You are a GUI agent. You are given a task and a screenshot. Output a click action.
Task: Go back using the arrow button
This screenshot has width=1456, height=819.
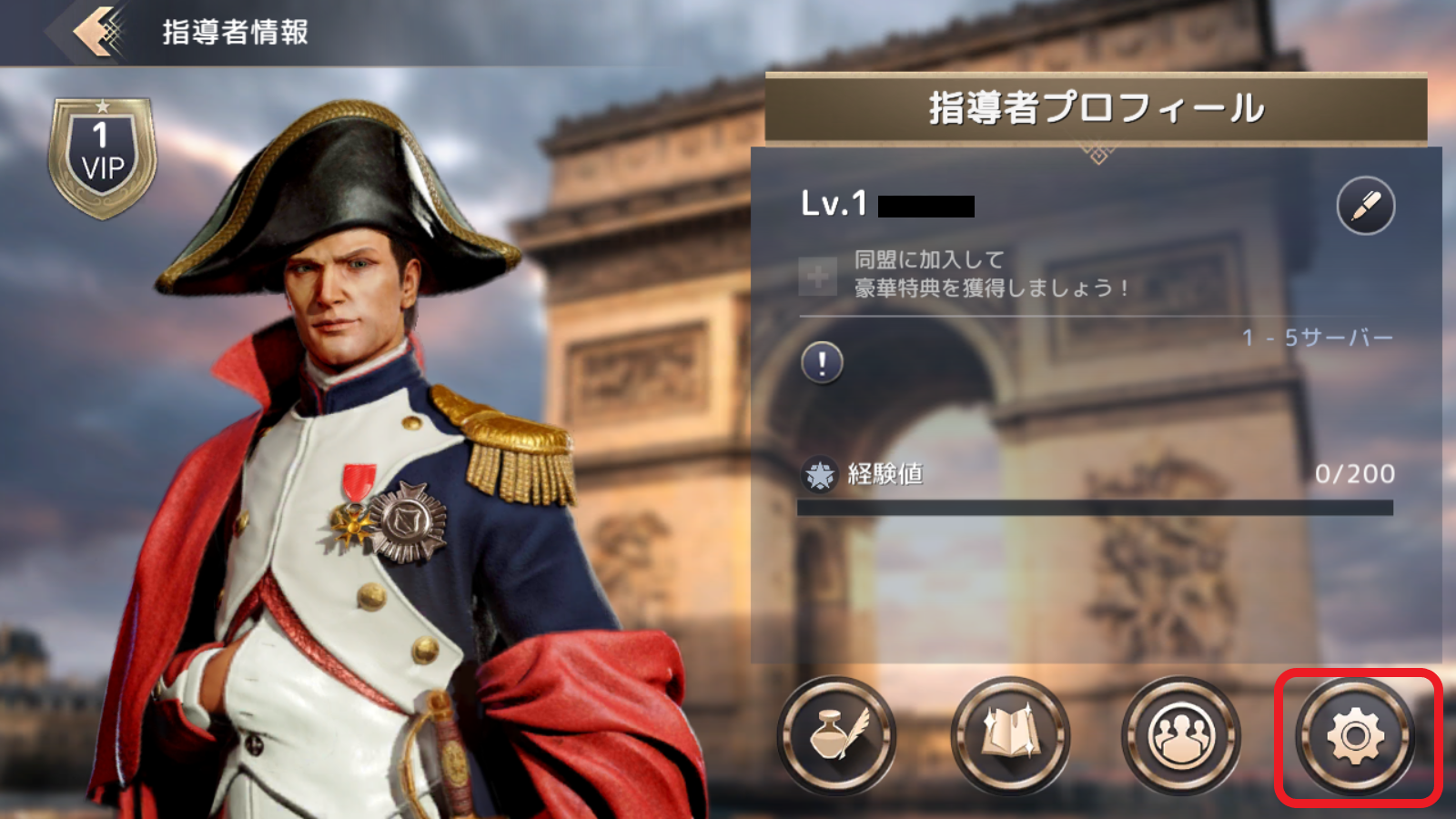coord(96,32)
